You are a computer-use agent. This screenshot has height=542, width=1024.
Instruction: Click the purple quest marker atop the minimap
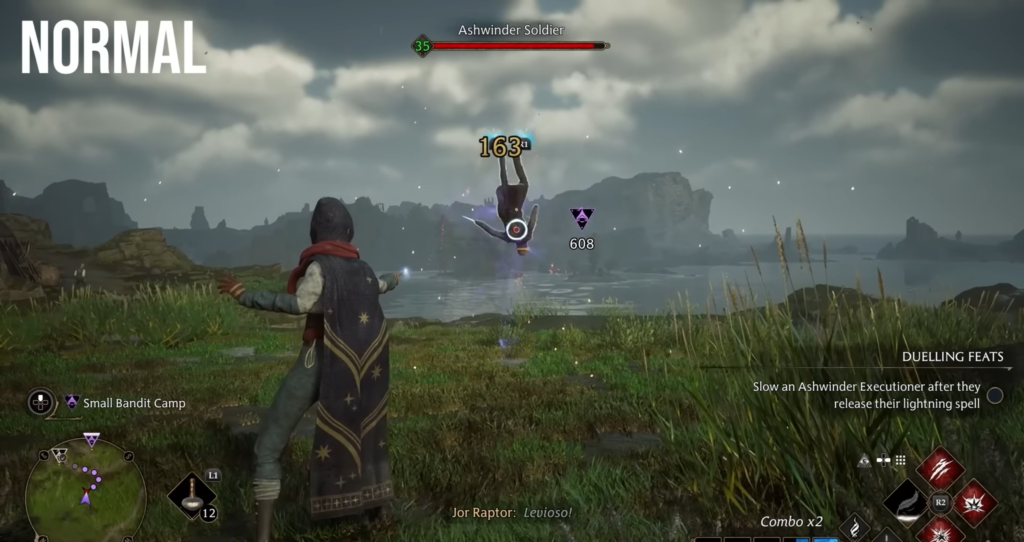(91, 439)
